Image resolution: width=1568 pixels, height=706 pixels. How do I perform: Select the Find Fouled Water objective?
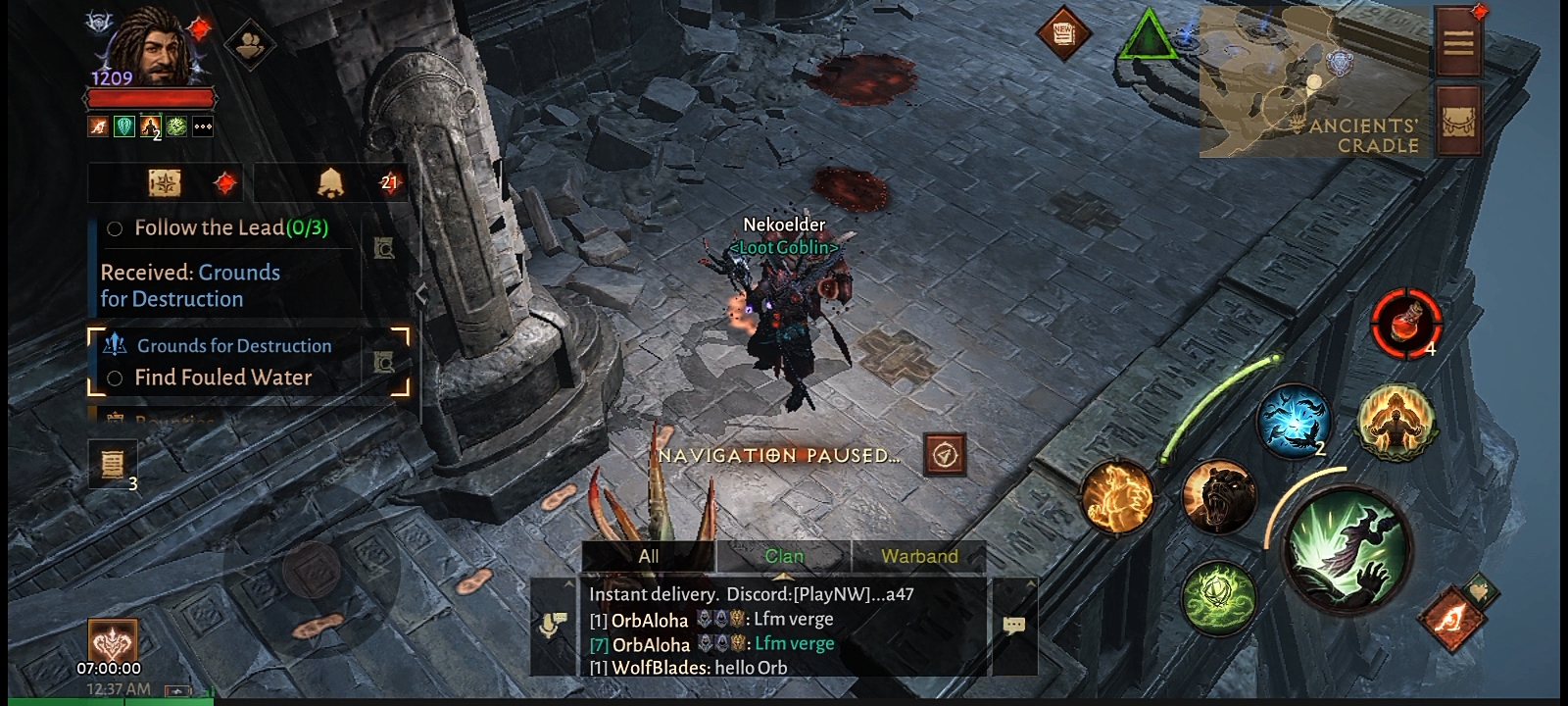(222, 378)
